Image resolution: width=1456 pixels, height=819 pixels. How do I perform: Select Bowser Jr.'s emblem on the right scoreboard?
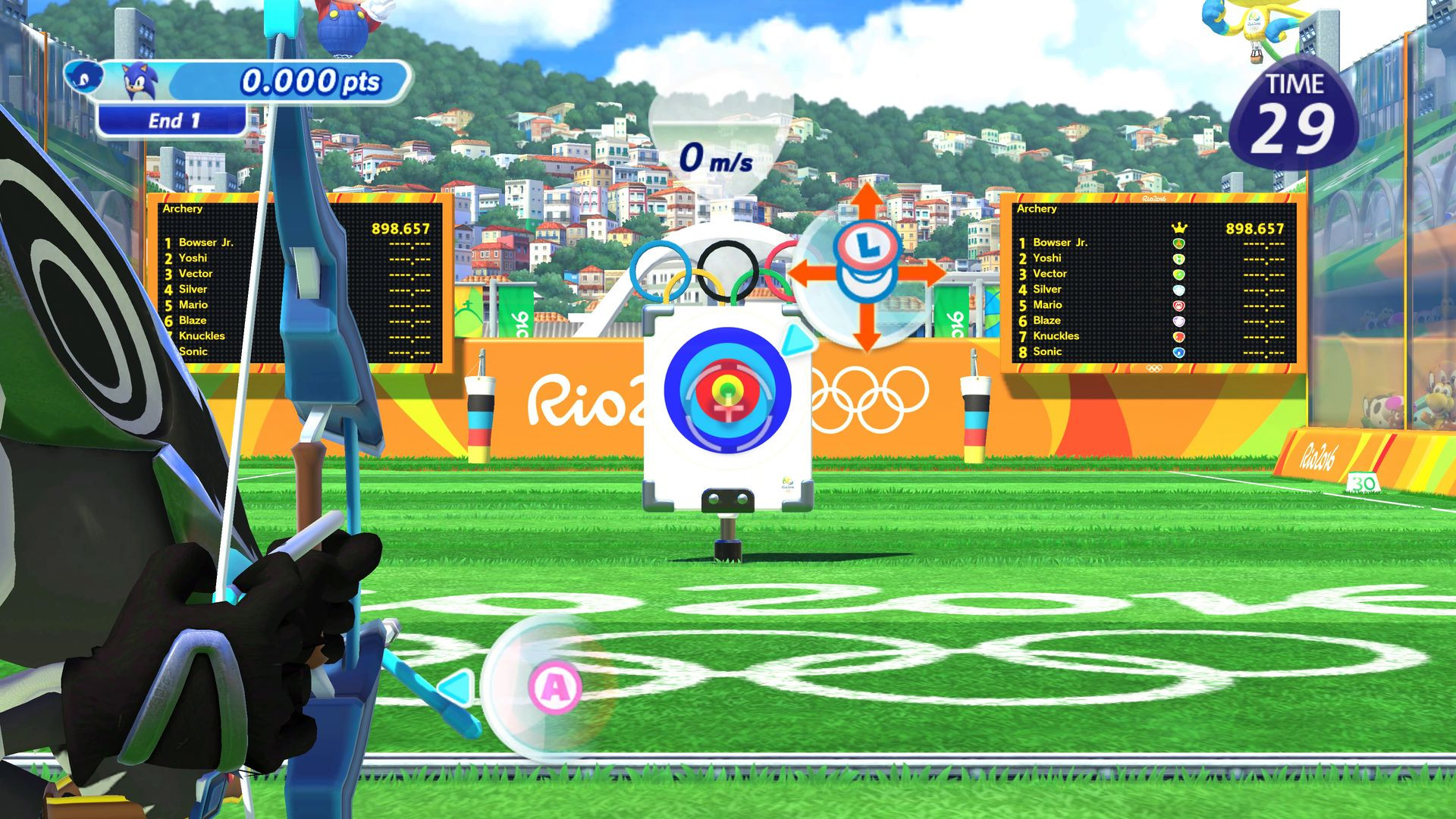tap(1179, 243)
